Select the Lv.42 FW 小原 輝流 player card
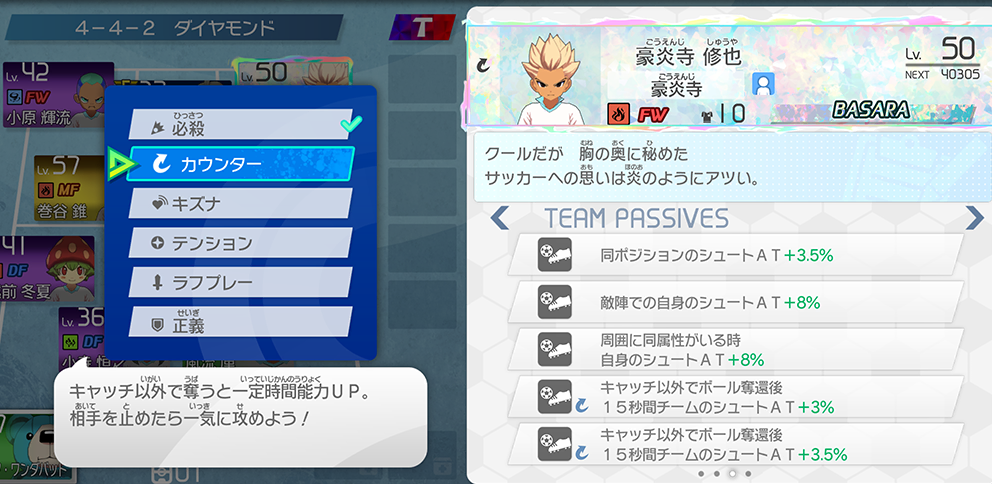The image size is (992, 484). (55, 95)
